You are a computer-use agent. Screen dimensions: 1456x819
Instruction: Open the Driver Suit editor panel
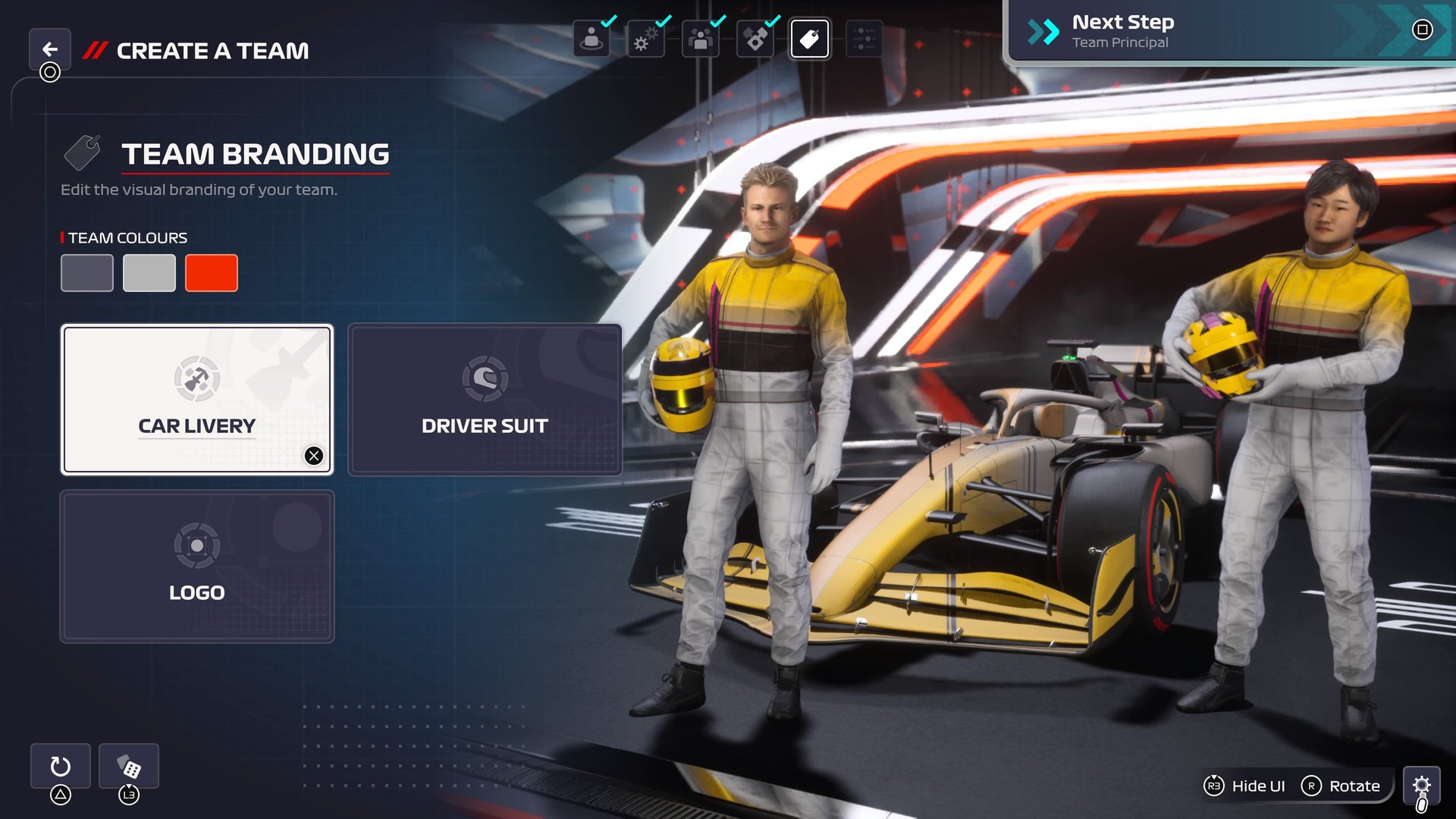click(484, 398)
